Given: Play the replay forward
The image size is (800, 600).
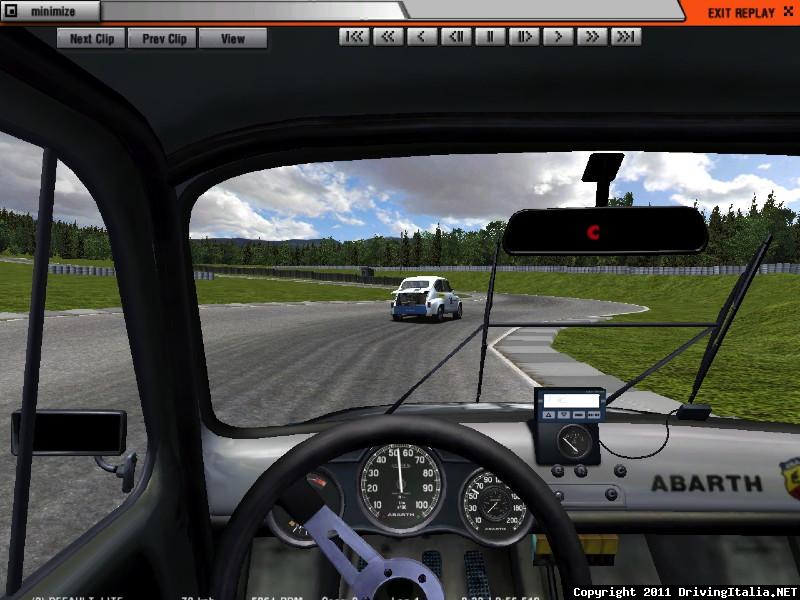Looking at the screenshot, I should click(x=558, y=37).
